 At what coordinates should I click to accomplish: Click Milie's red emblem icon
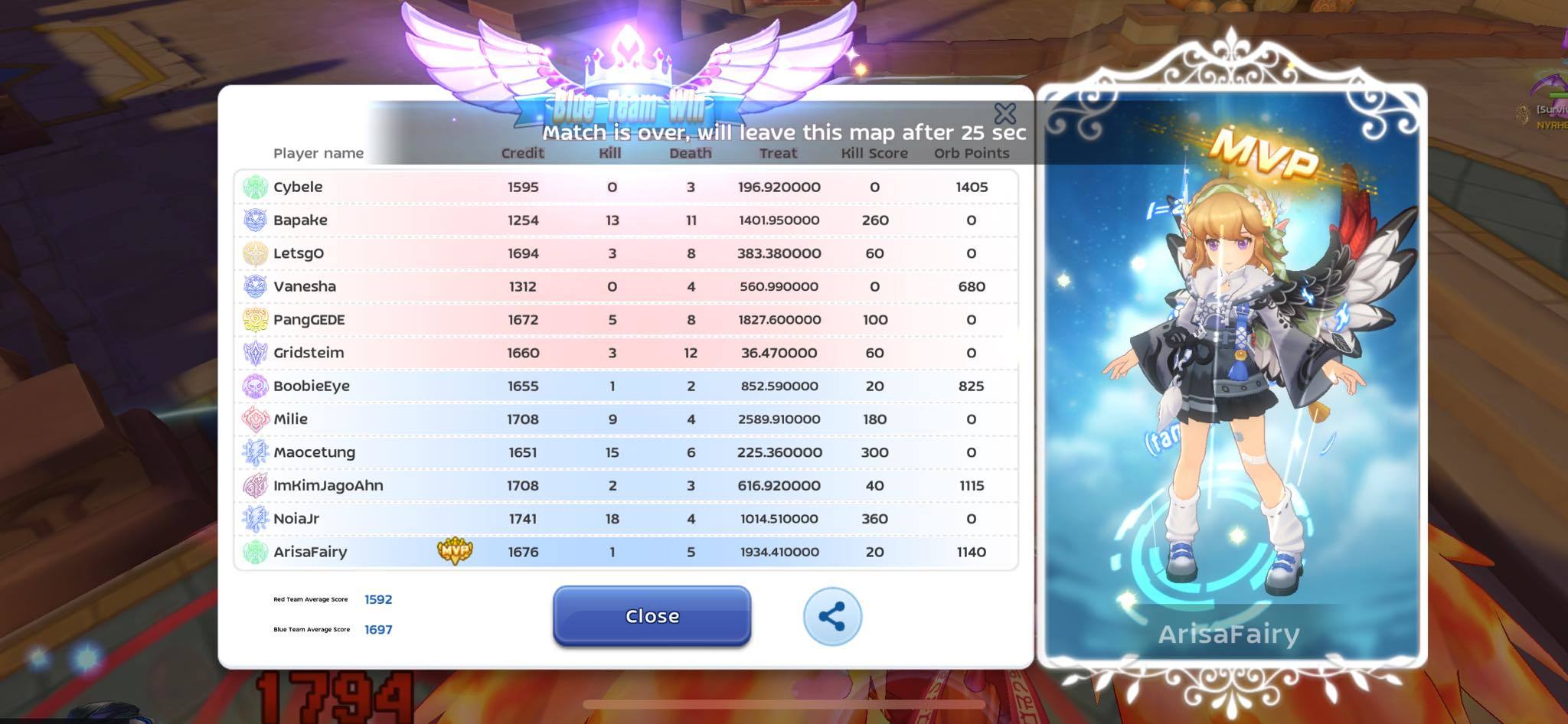[x=253, y=419]
